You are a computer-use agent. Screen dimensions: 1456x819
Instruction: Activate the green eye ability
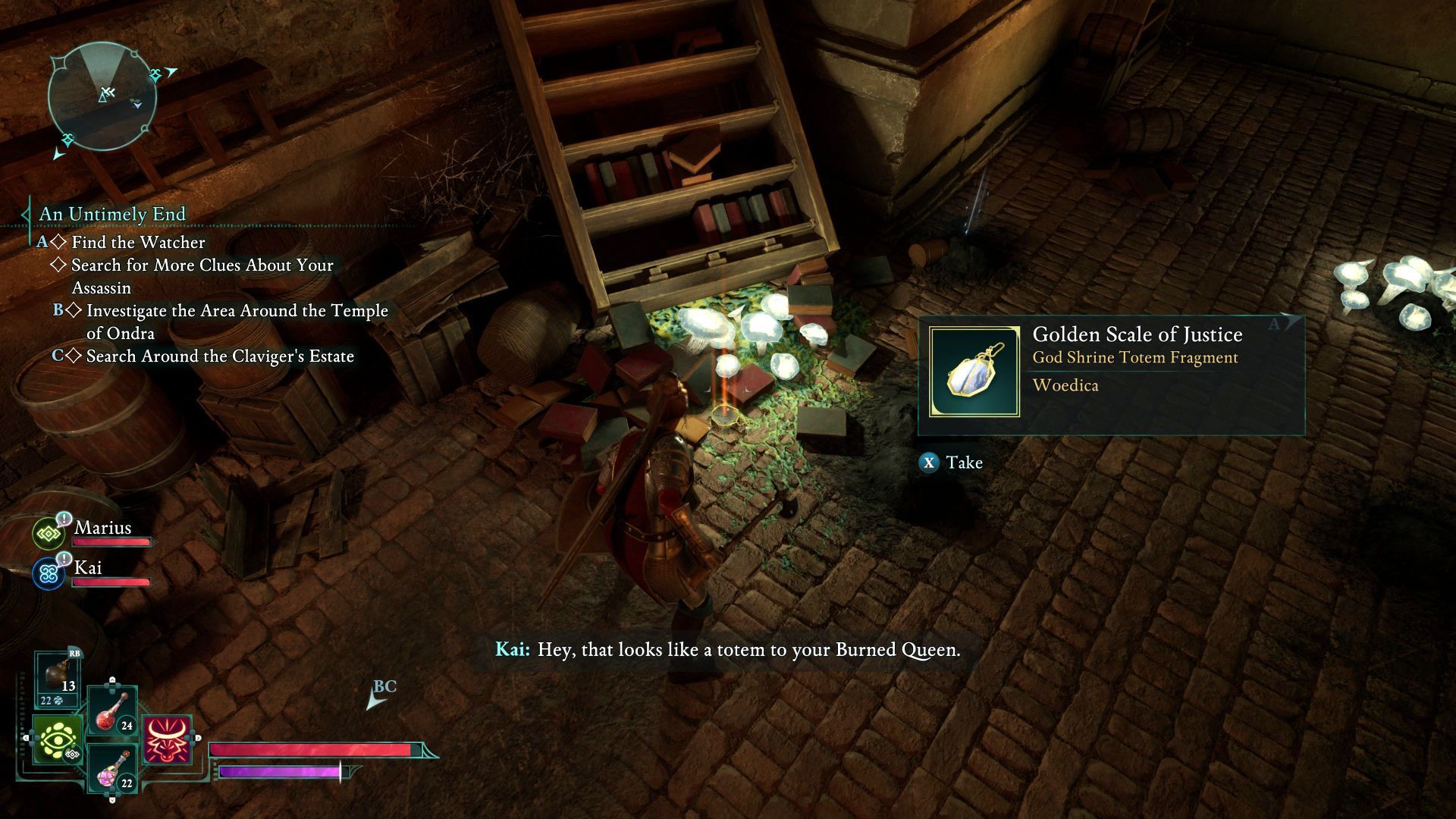(57, 739)
